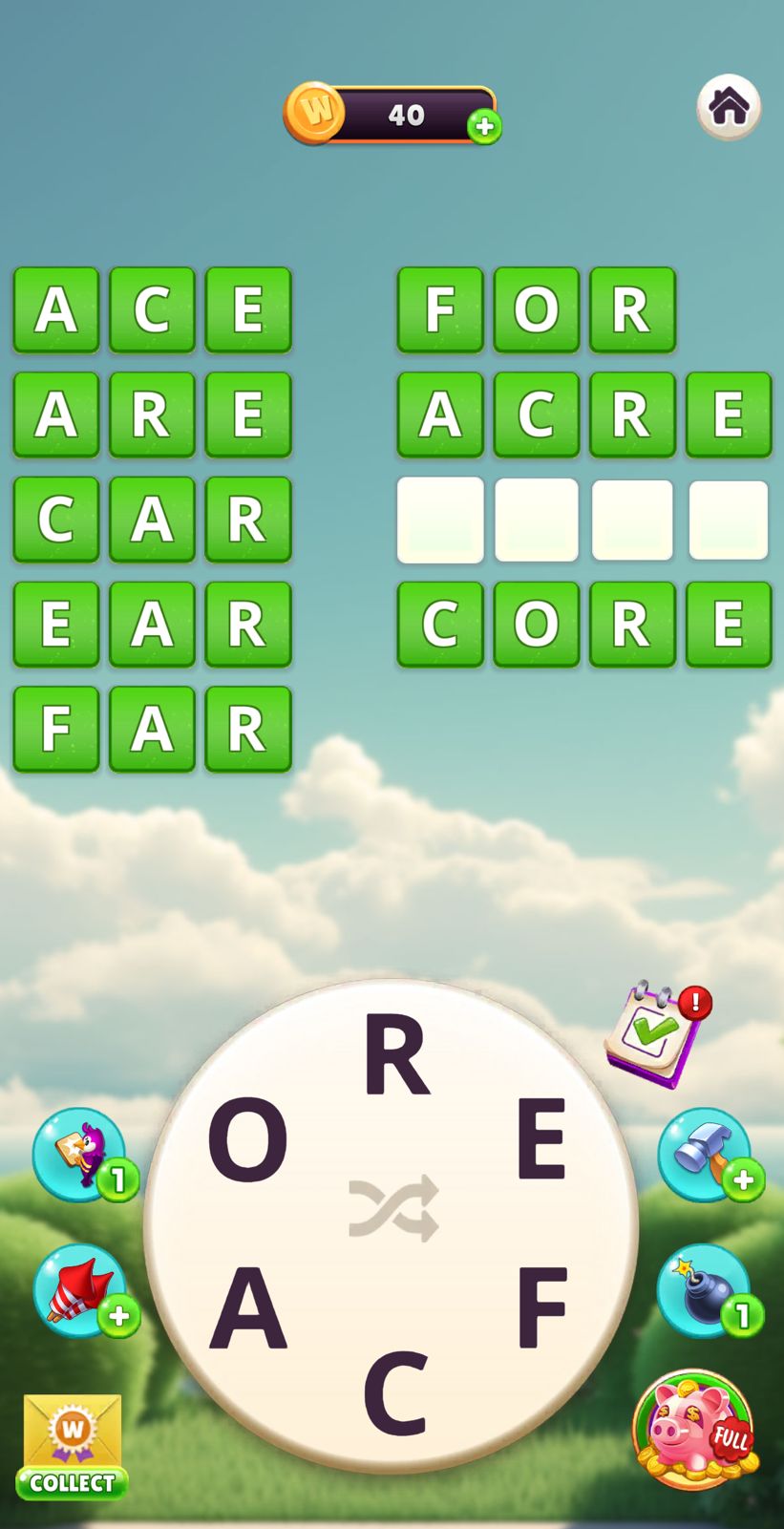Use the hammer hint booster
Image resolution: width=784 pixels, height=1529 pixels.
[704, 1153]
